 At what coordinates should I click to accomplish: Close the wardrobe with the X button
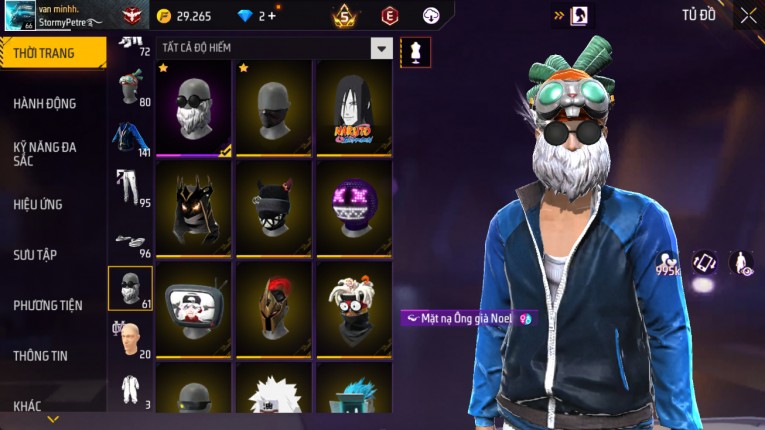tap(748, 15)
